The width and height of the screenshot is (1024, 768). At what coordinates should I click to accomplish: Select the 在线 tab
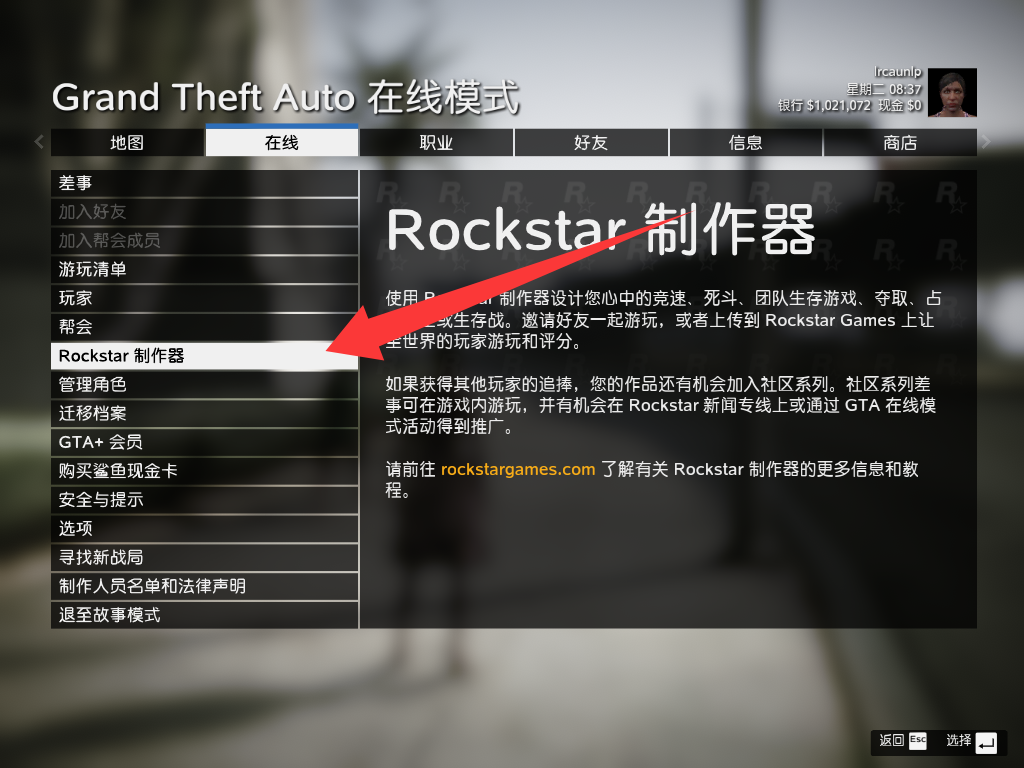tap(282, 143)
